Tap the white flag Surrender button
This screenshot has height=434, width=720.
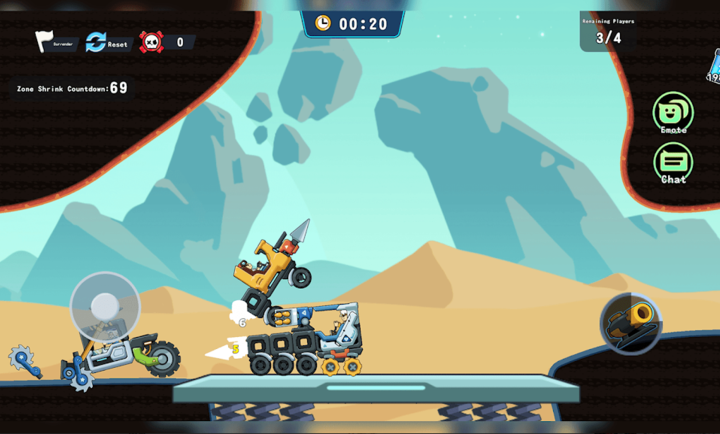coord(46,42)
